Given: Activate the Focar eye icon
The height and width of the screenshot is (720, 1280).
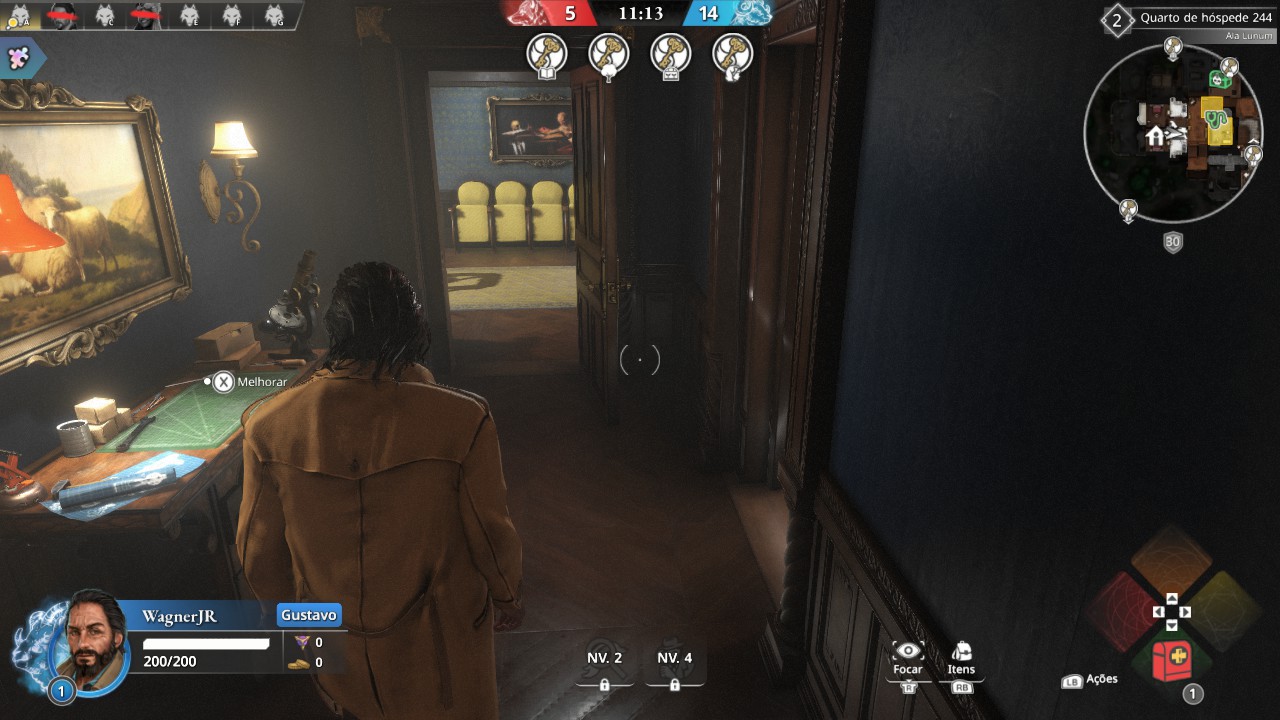Looking at the screenshot, I should 907,651.
